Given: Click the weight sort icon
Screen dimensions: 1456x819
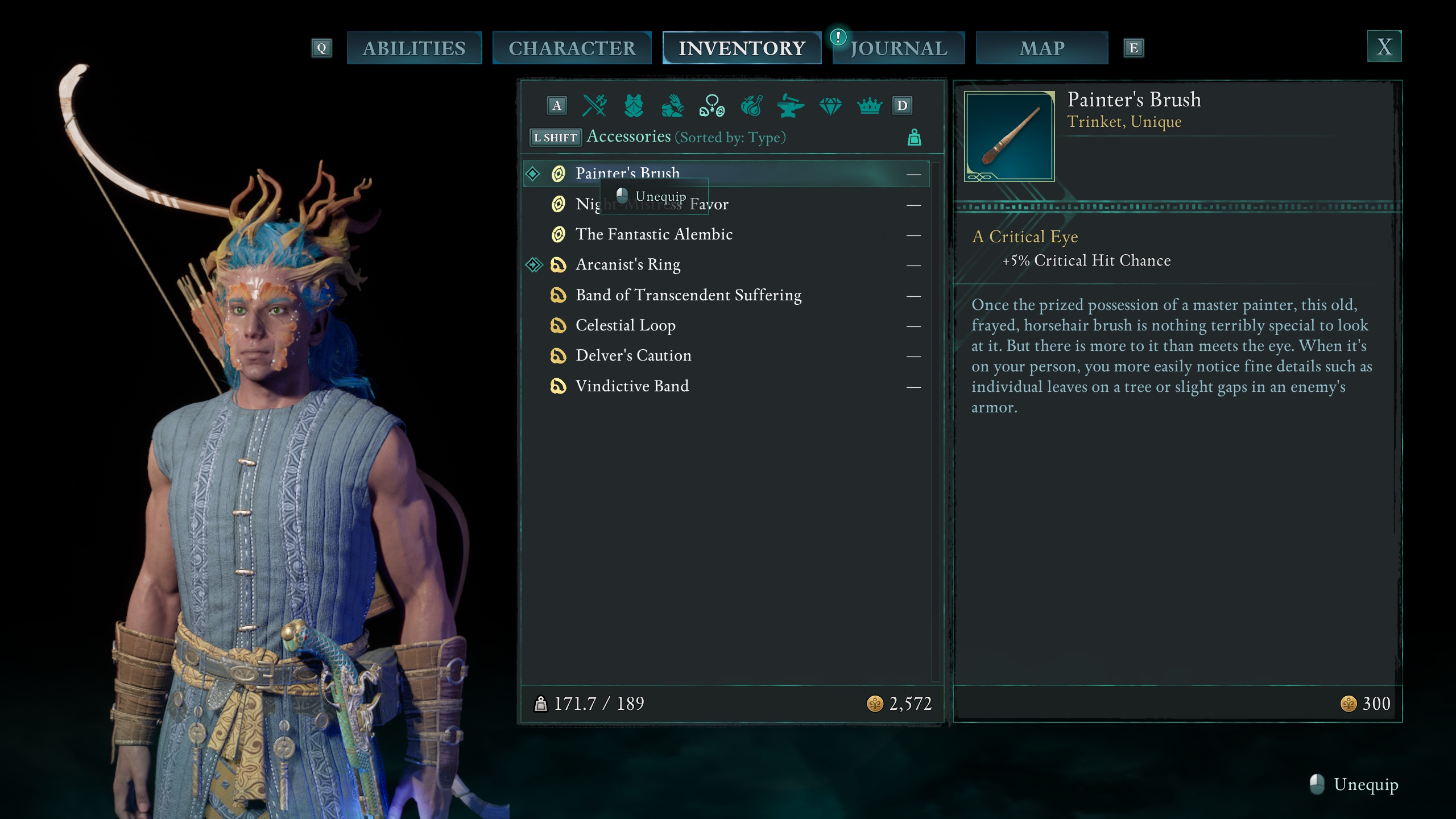Looking at the screenshot, I should (x=915, y=137).
